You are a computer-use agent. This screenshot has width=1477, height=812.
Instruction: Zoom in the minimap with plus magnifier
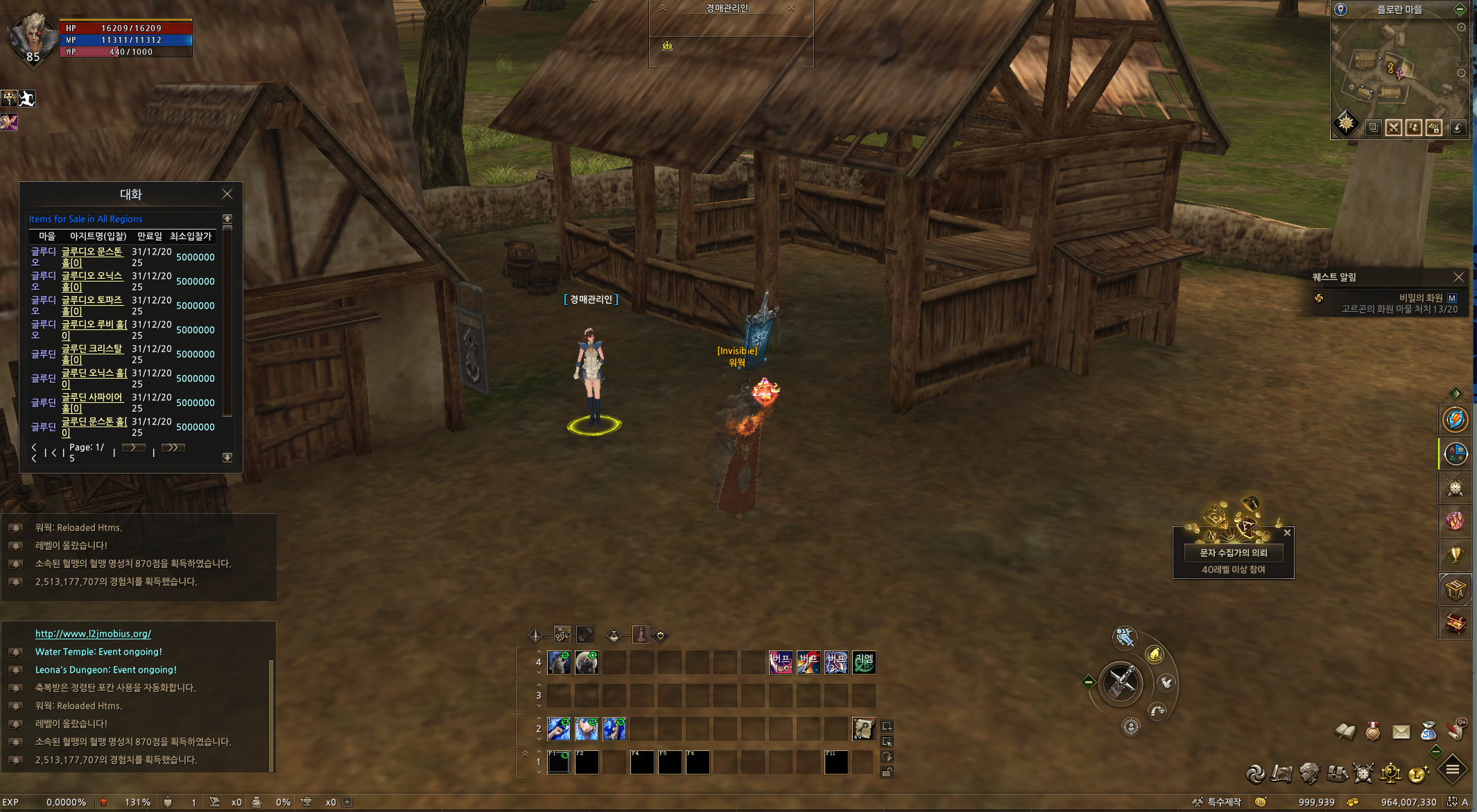1461,28
